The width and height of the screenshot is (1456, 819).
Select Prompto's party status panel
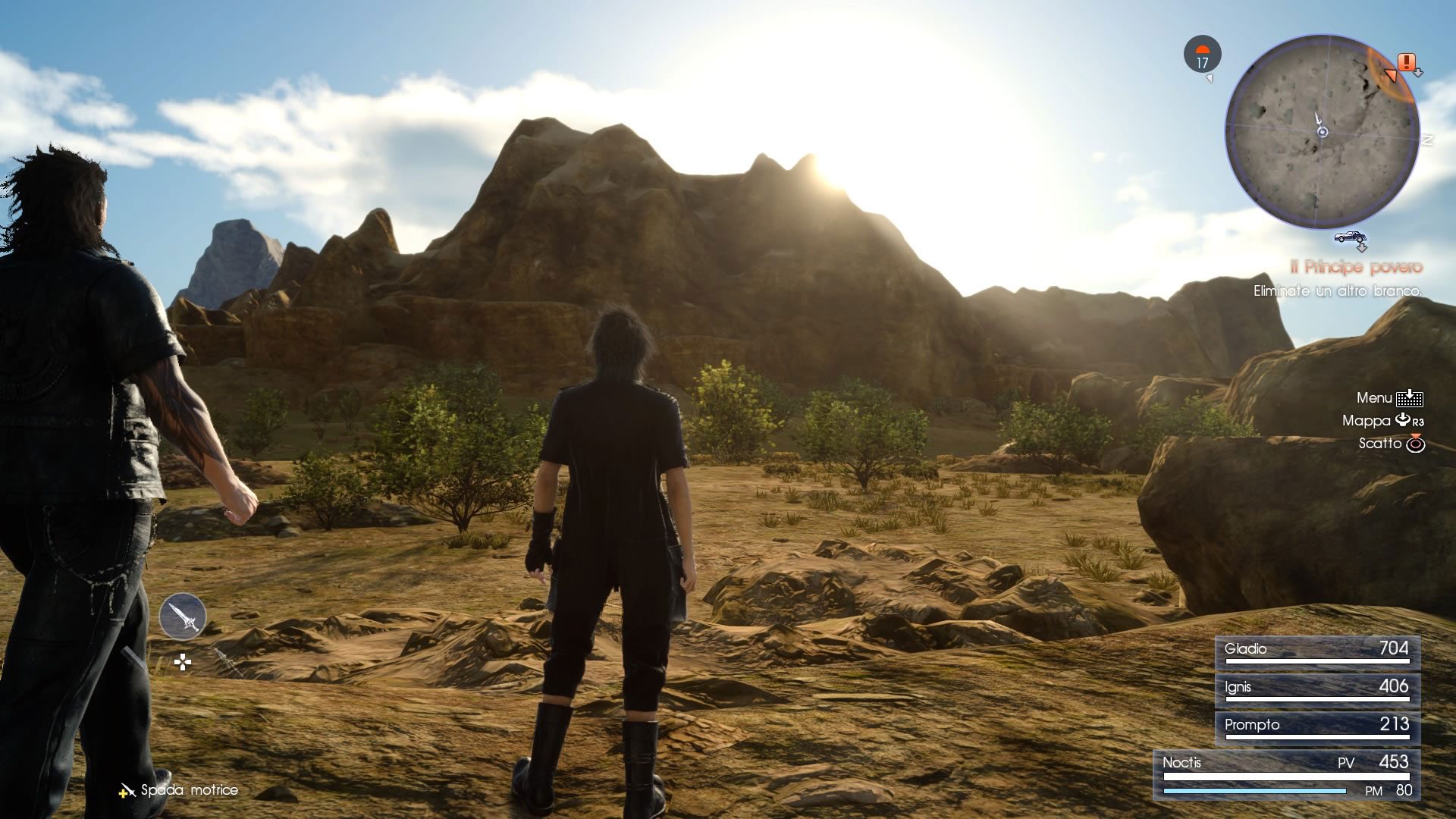(1317, 728)
